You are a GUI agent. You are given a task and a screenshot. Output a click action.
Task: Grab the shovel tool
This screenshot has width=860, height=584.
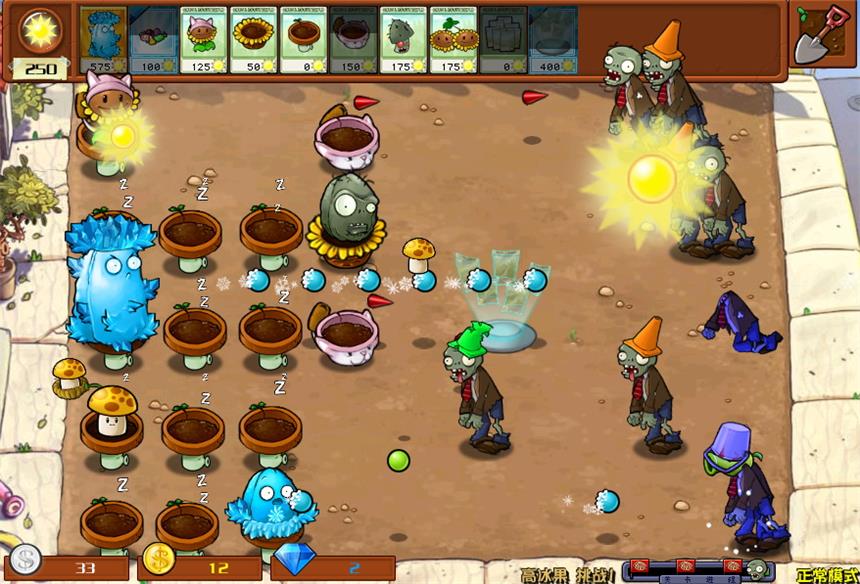821,35
